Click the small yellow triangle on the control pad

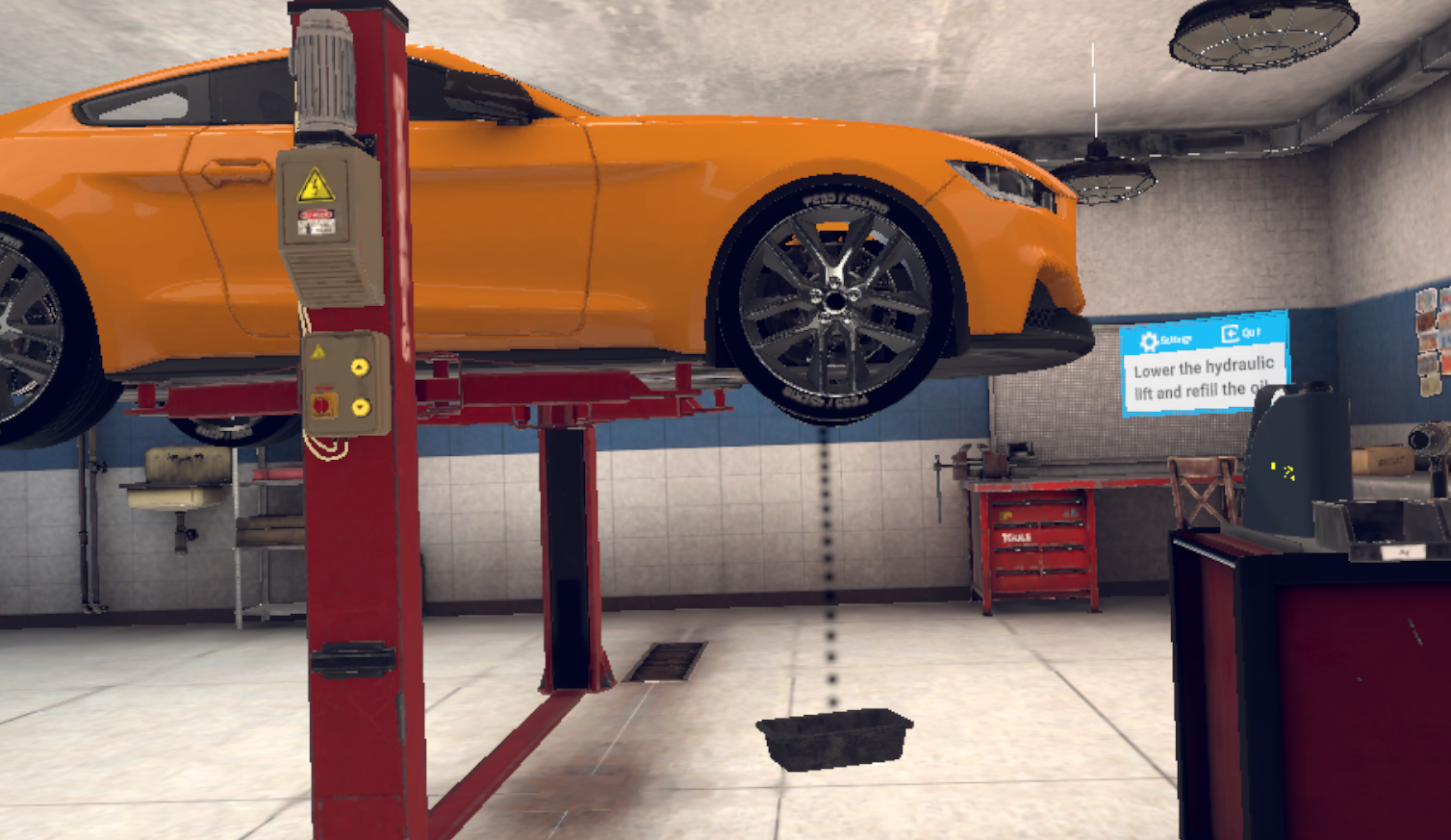(x=318, y=349)
